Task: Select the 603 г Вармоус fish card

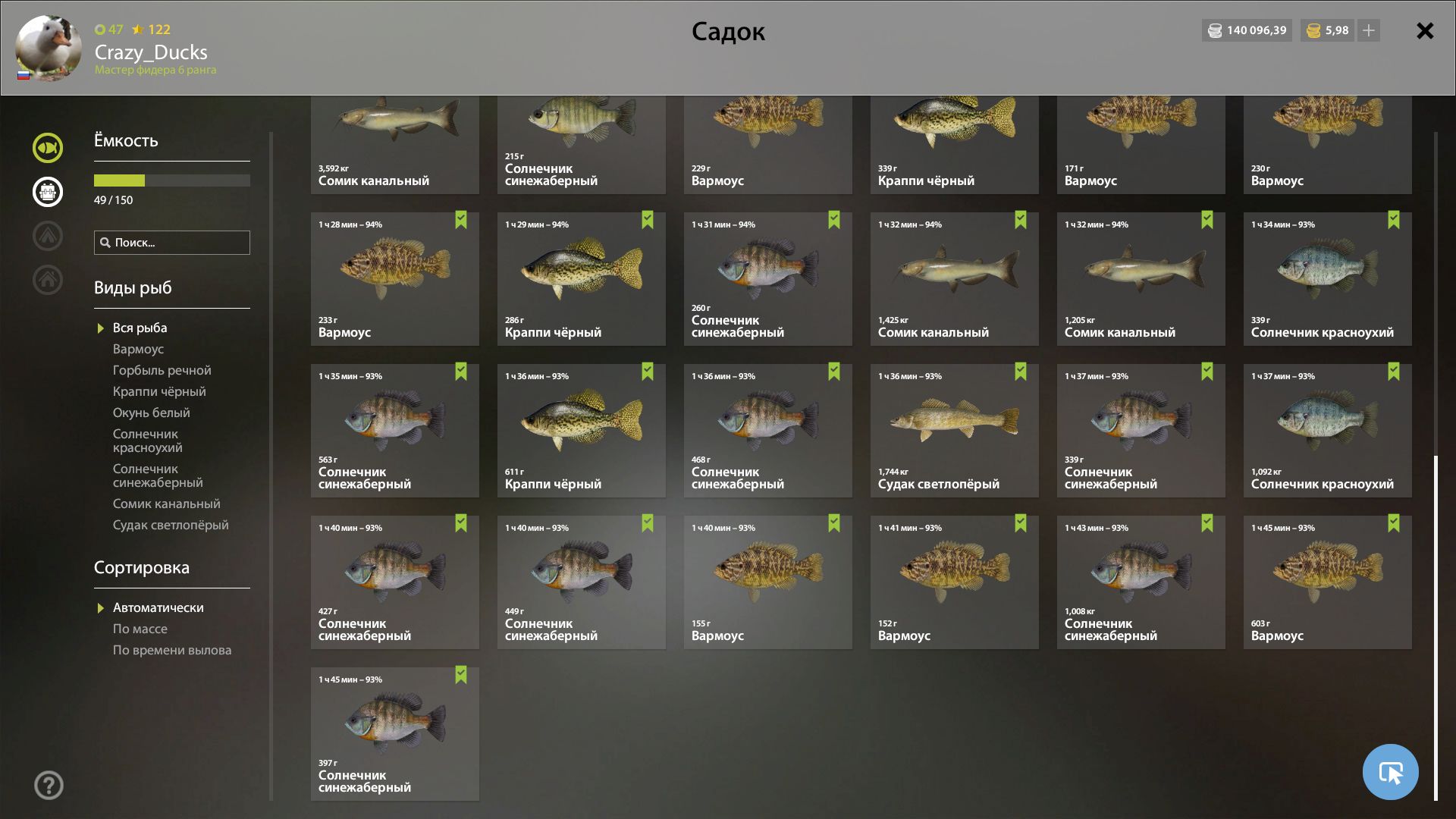Action: [x=1327, y=582]
